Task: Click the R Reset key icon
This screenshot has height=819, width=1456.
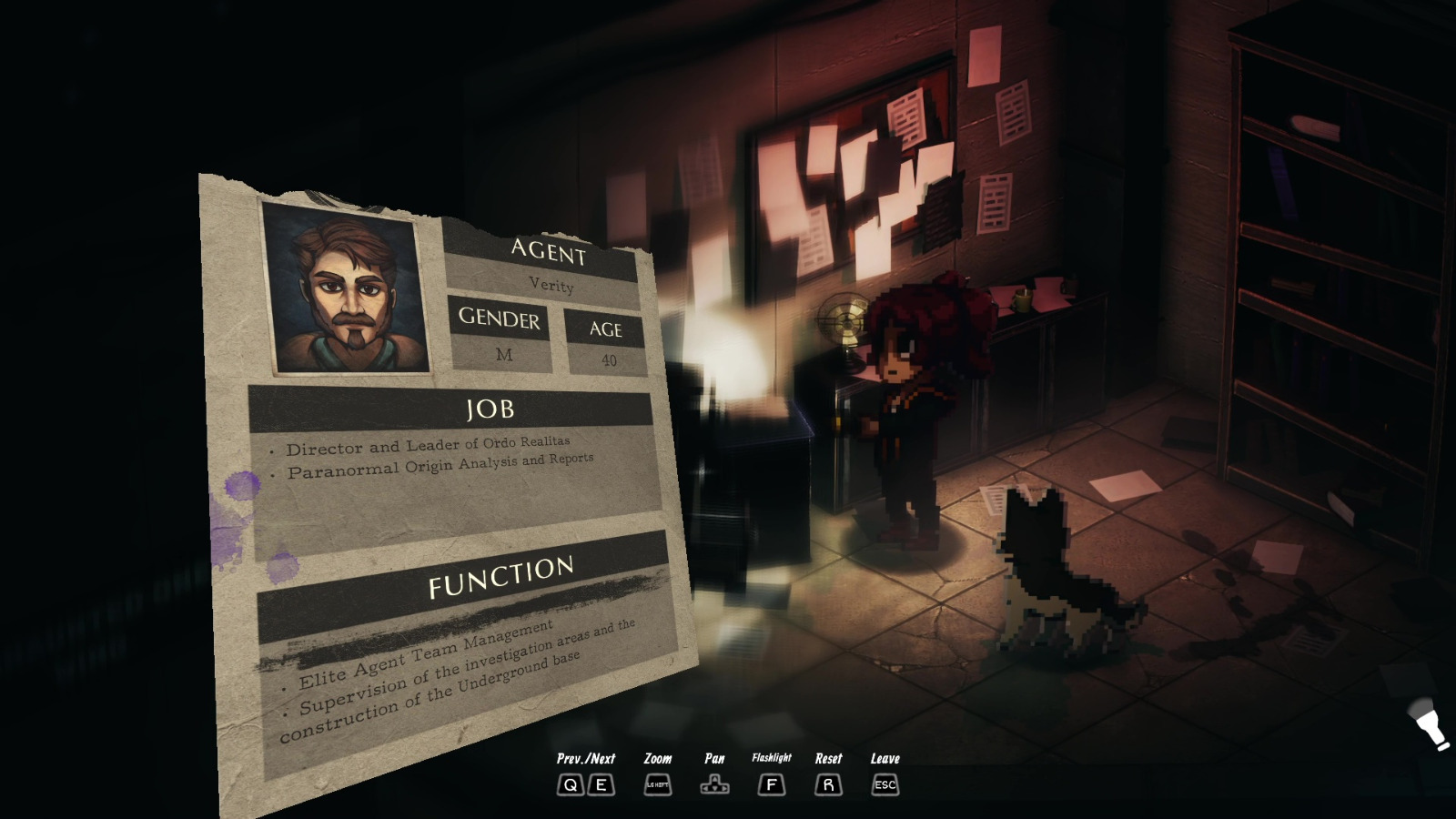Action: click(x=828, y=784)
